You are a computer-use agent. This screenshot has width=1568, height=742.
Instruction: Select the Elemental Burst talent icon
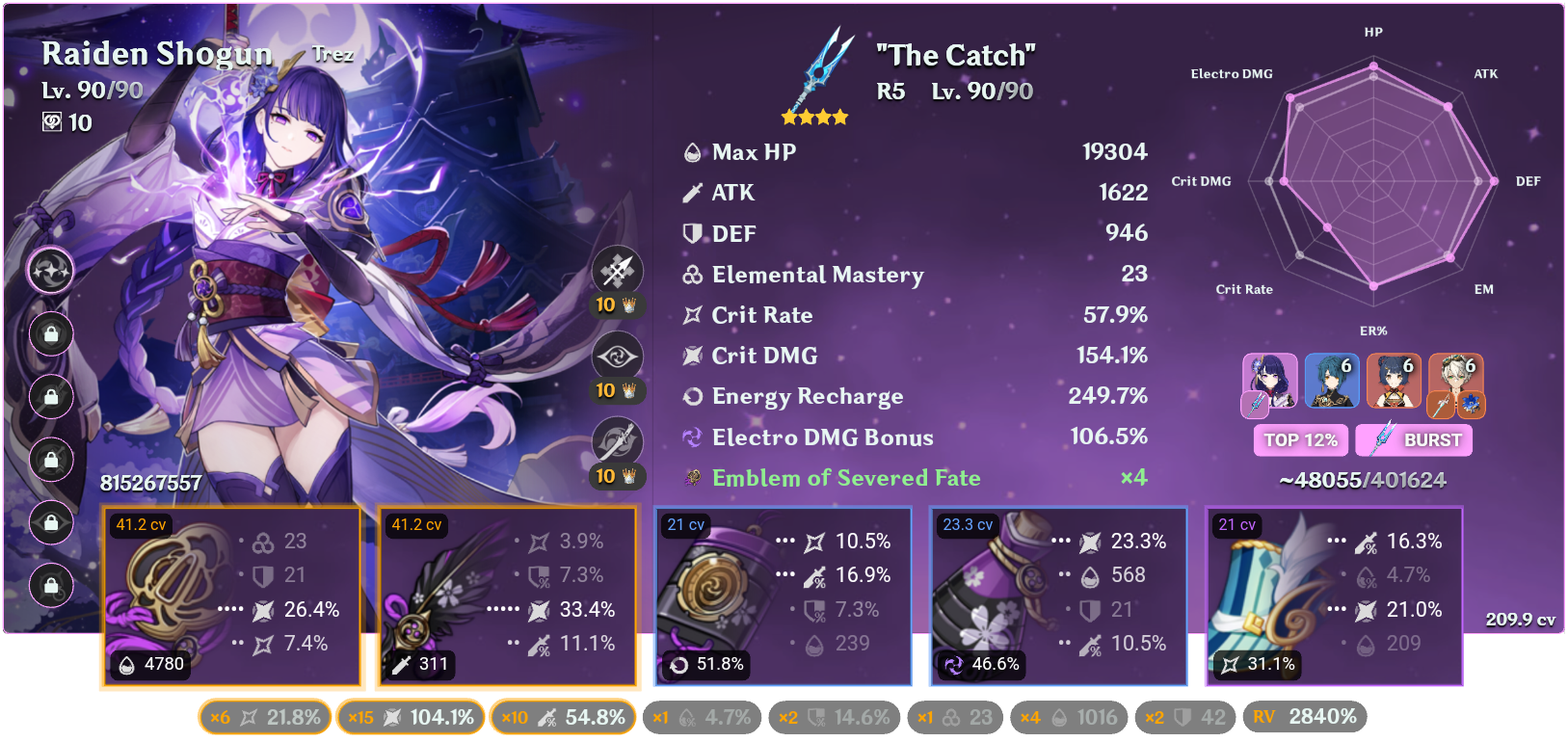pyautogui.click(x=617, y=439)
